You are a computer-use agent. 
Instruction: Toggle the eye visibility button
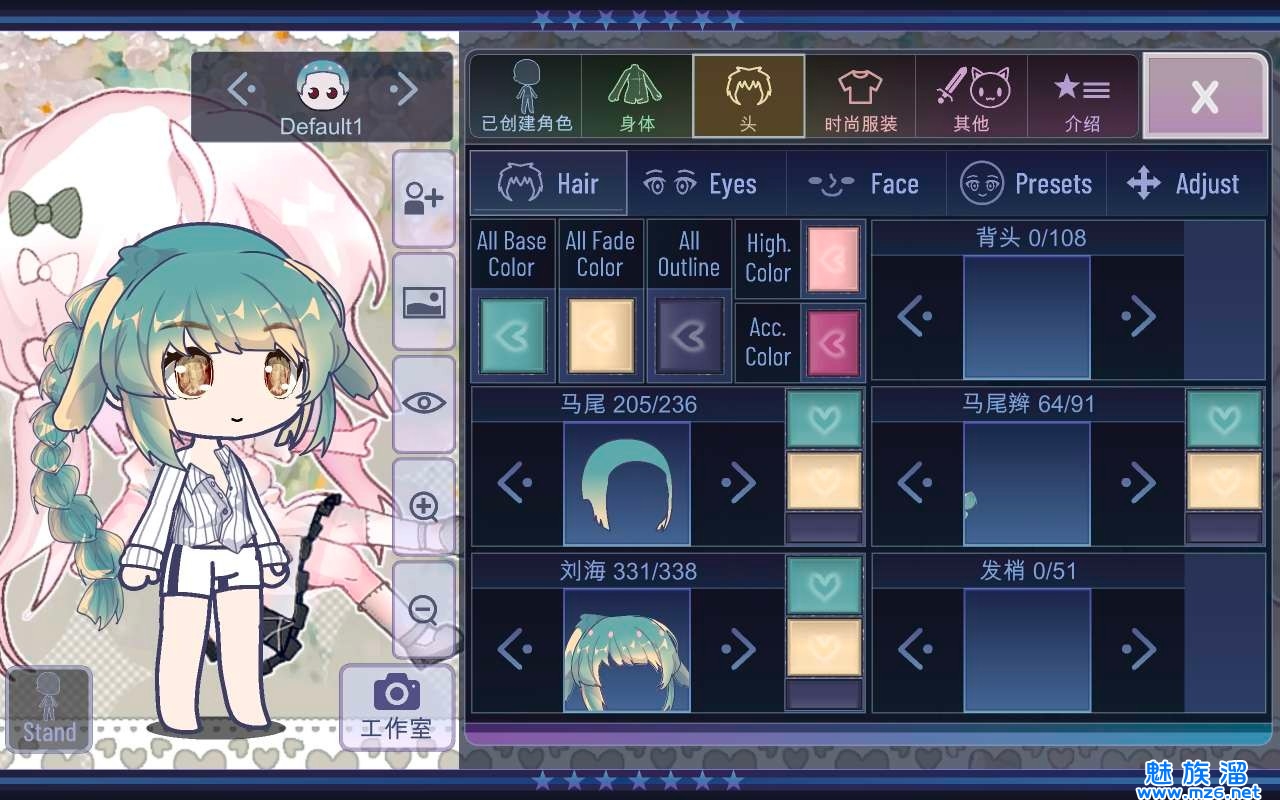point(424,403)
